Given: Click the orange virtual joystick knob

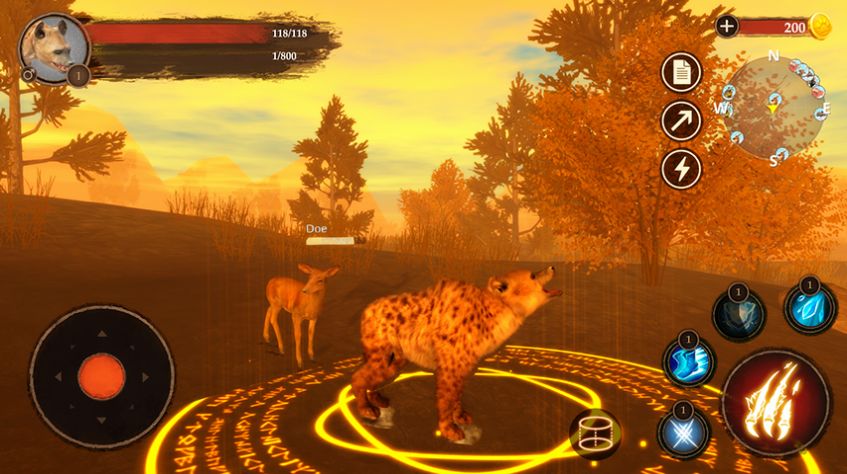Looking at the screenshot, I should [x=101, y=376].
